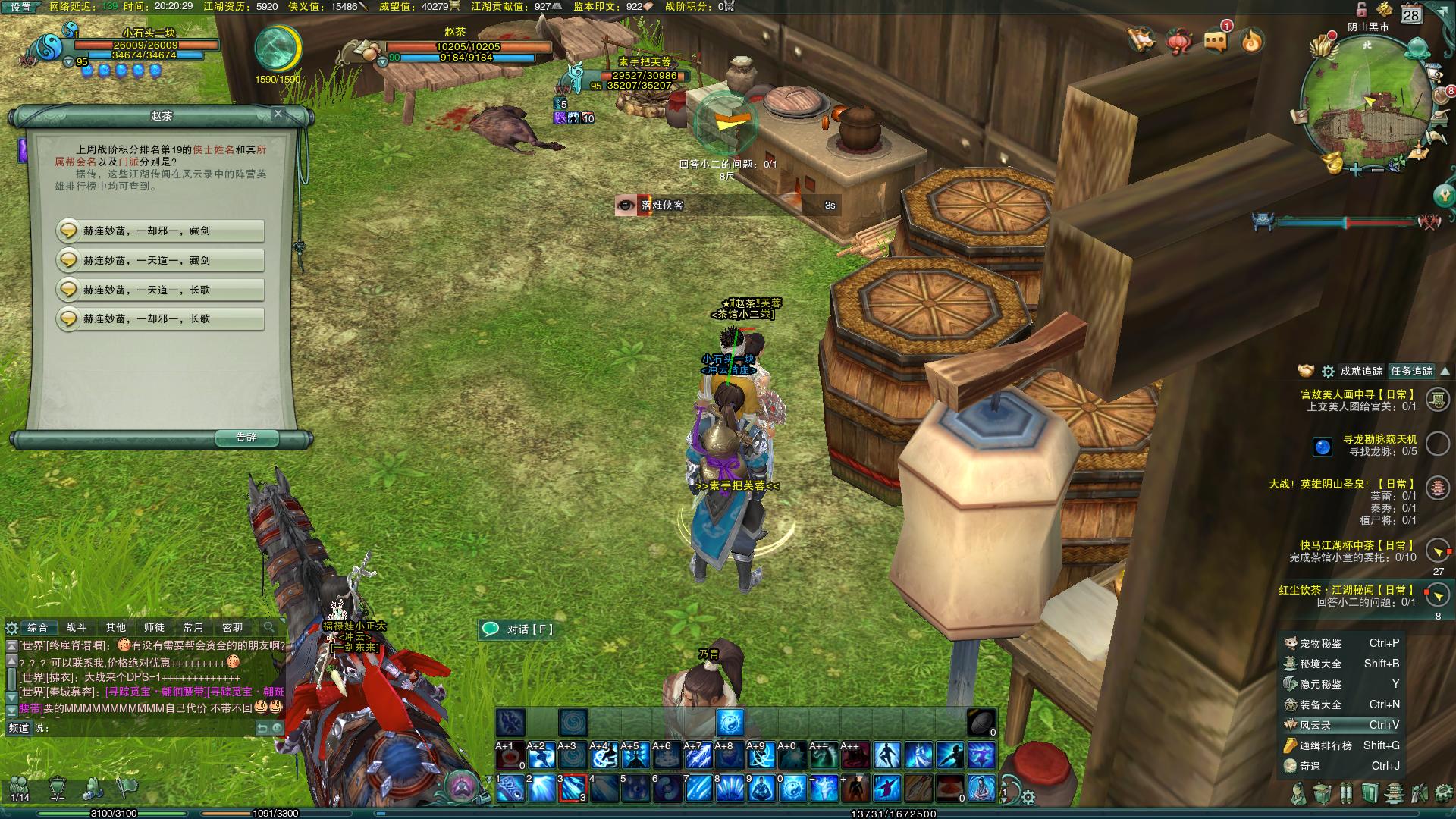This screenshot has height=819, width=1456.
Task: Click the 告辞 farewell button
Action: point(246,438)
